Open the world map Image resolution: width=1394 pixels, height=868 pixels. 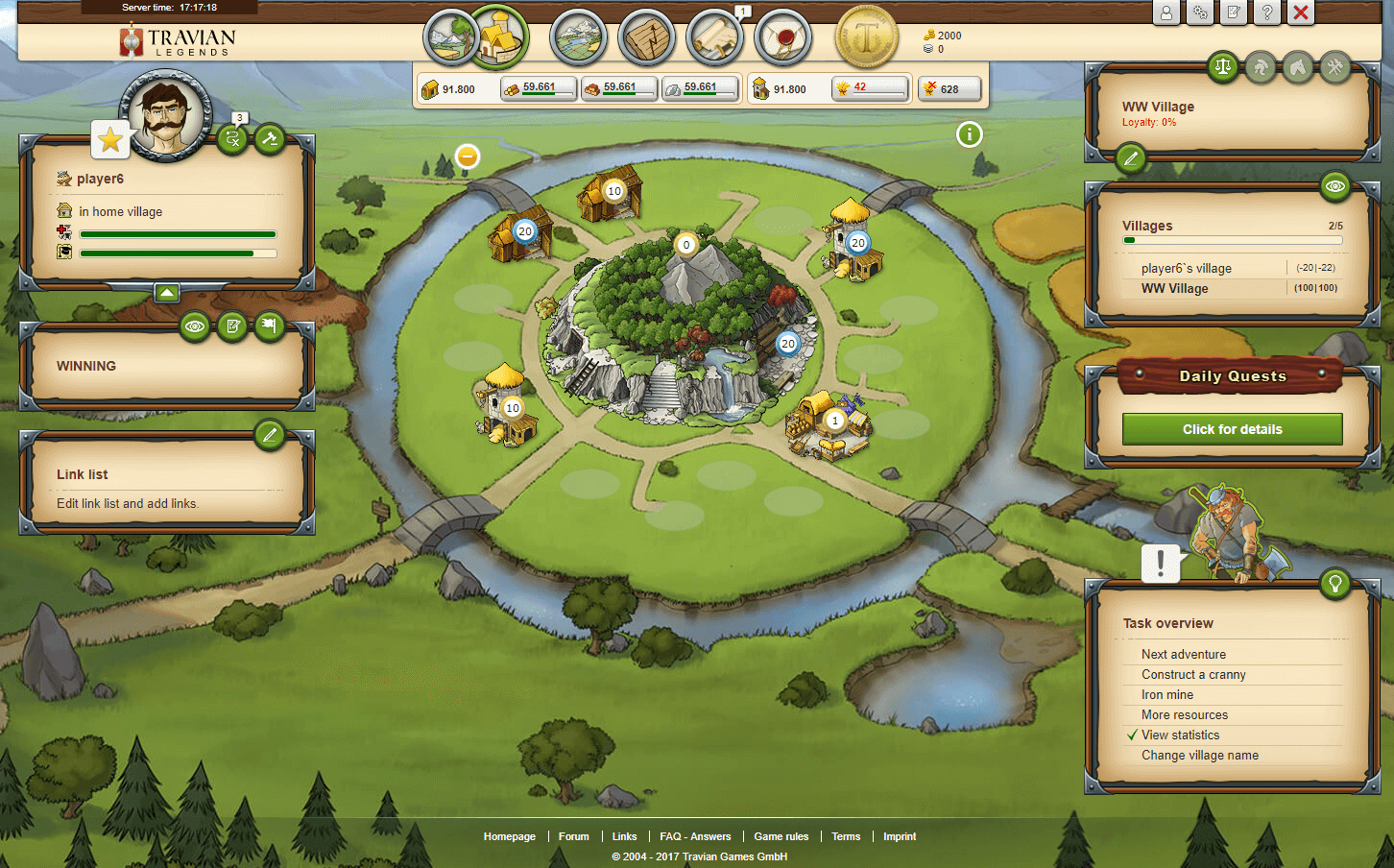coord(578,38)
